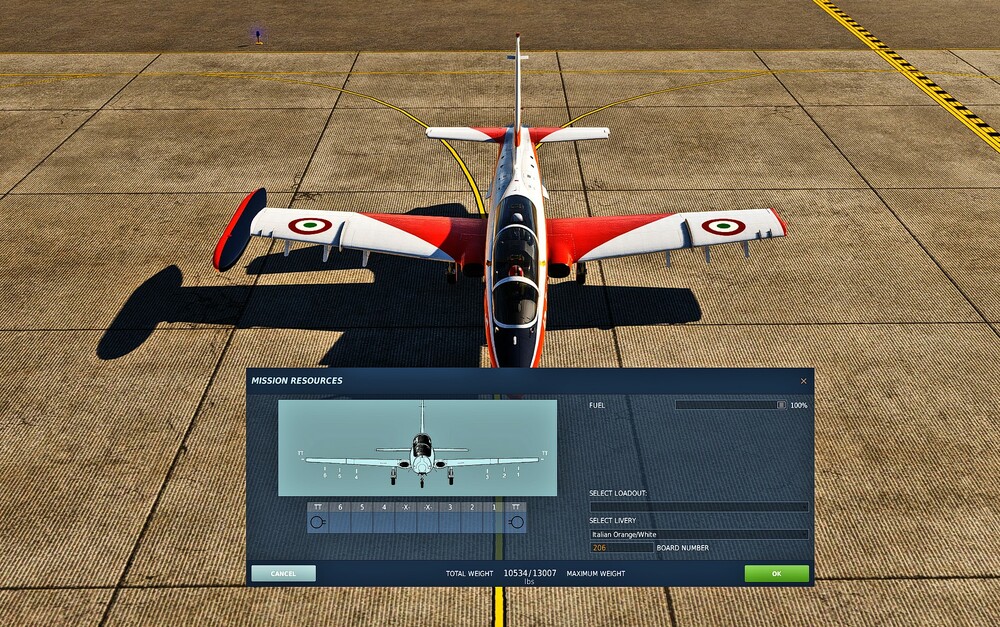Click the board number input field
This screenshot has width=1000, height=627.
621,548
